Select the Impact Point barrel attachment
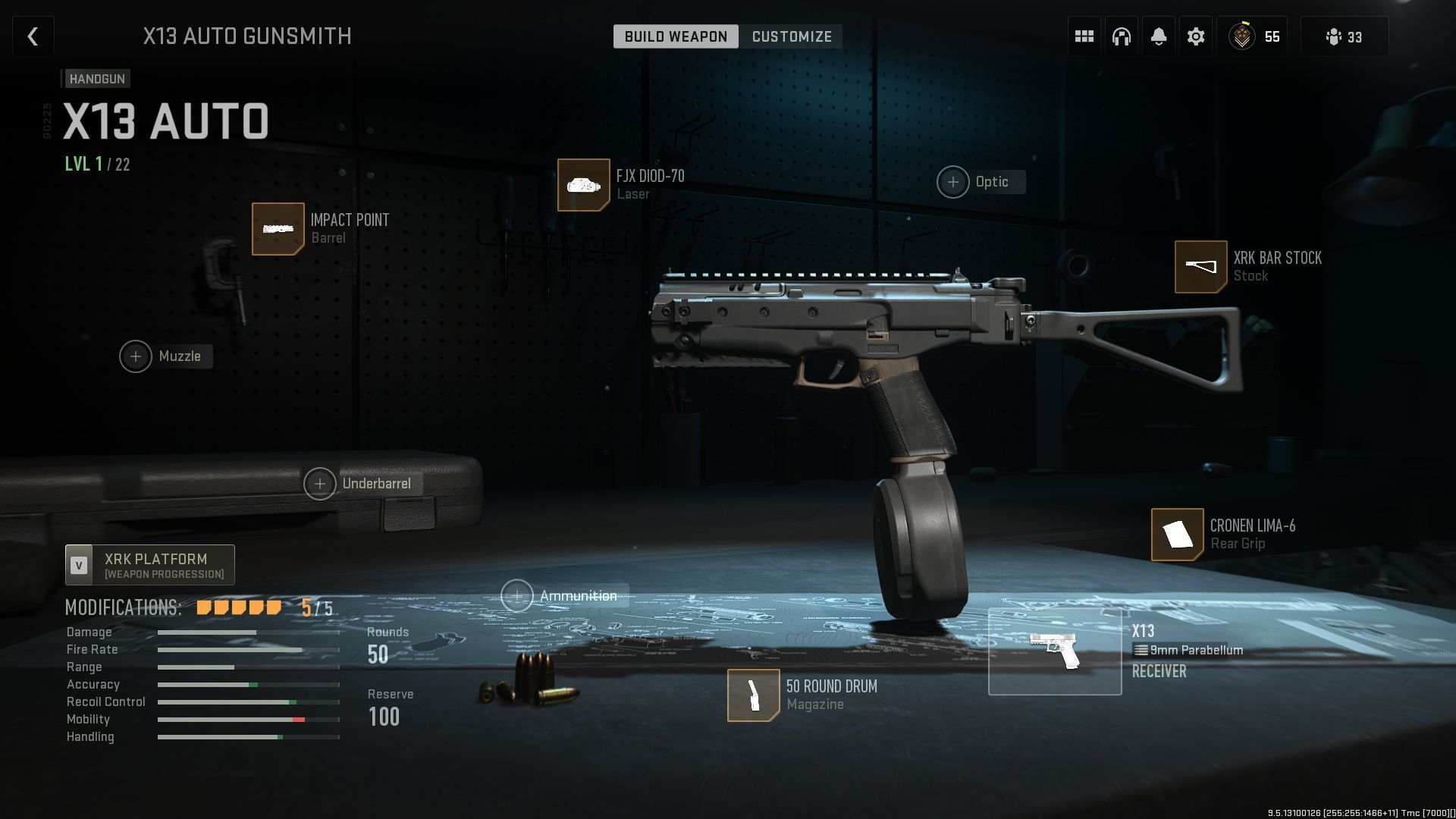Image resolution: width=1456 pixels, height=819 pixels. [x=278, y=228]
